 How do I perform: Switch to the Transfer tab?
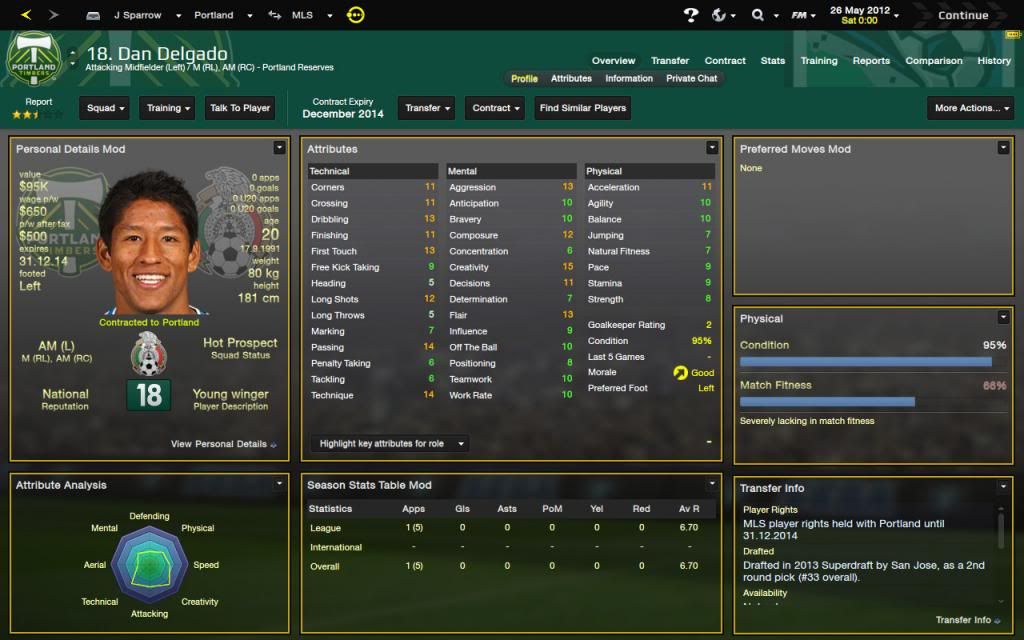click(670, 61)
